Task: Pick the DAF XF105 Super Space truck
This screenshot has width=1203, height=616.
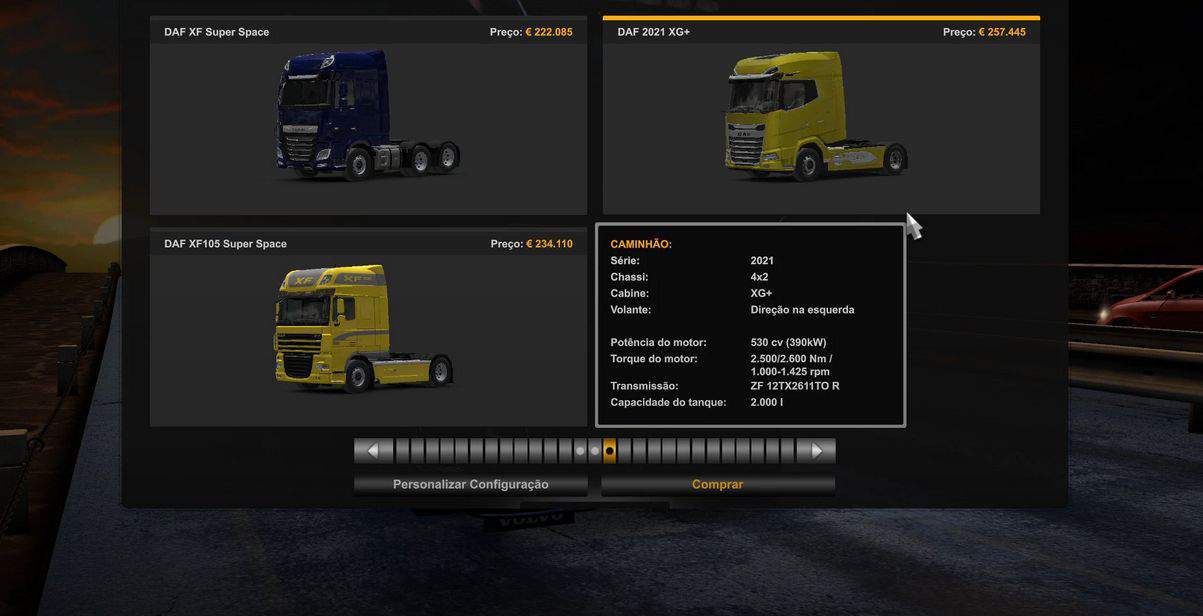Action: pyautogui.click(x=368, y=328)
